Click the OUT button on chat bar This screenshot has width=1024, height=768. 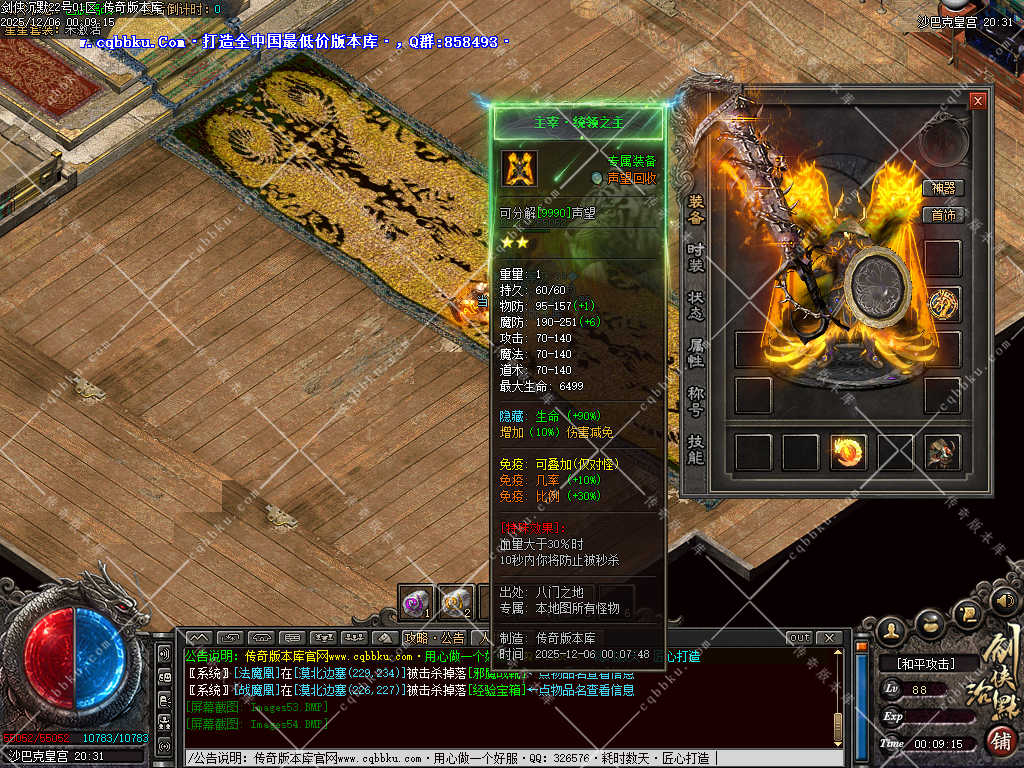[x=800, y=638]
